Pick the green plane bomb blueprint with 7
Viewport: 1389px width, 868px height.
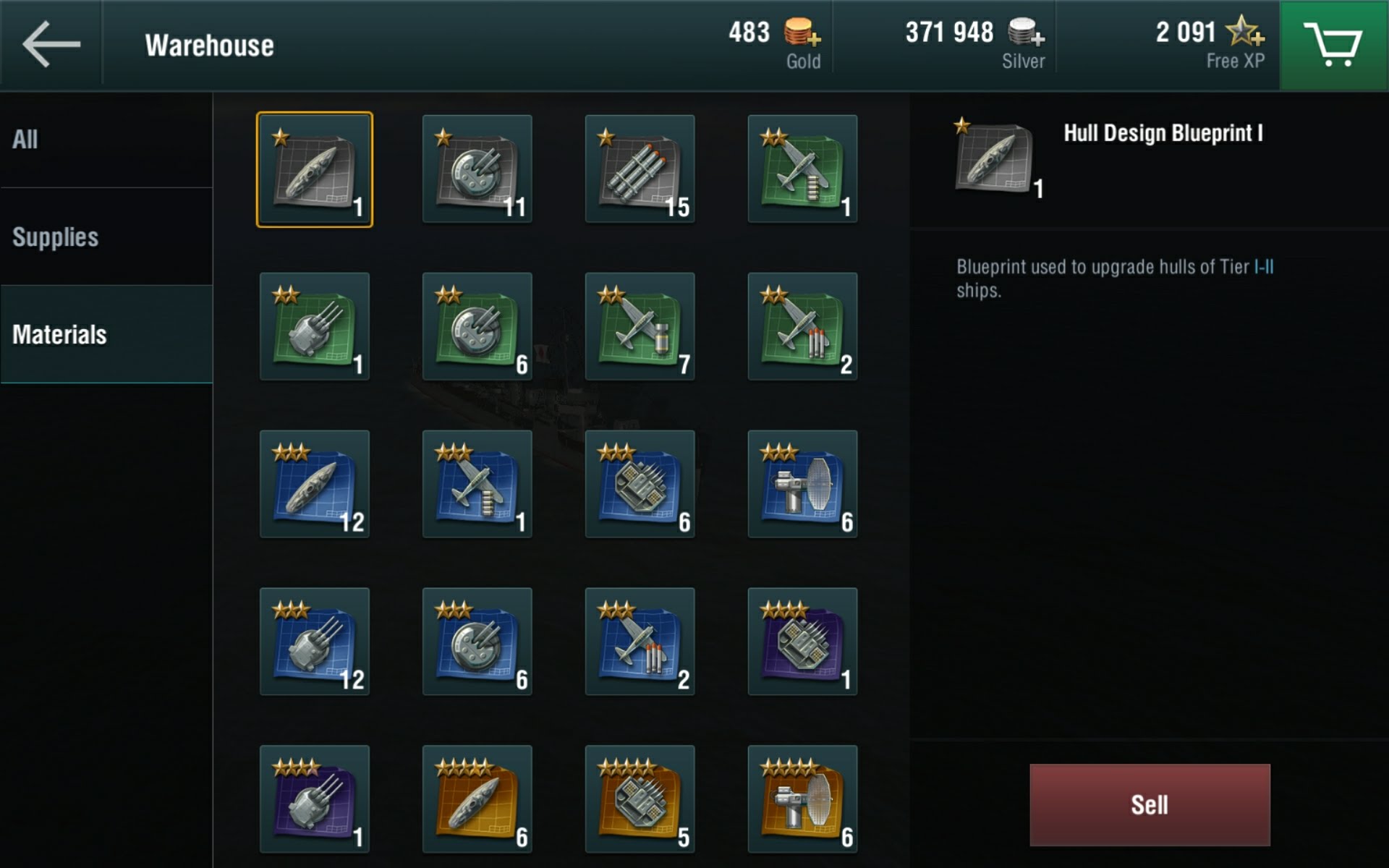coord(640,327)
